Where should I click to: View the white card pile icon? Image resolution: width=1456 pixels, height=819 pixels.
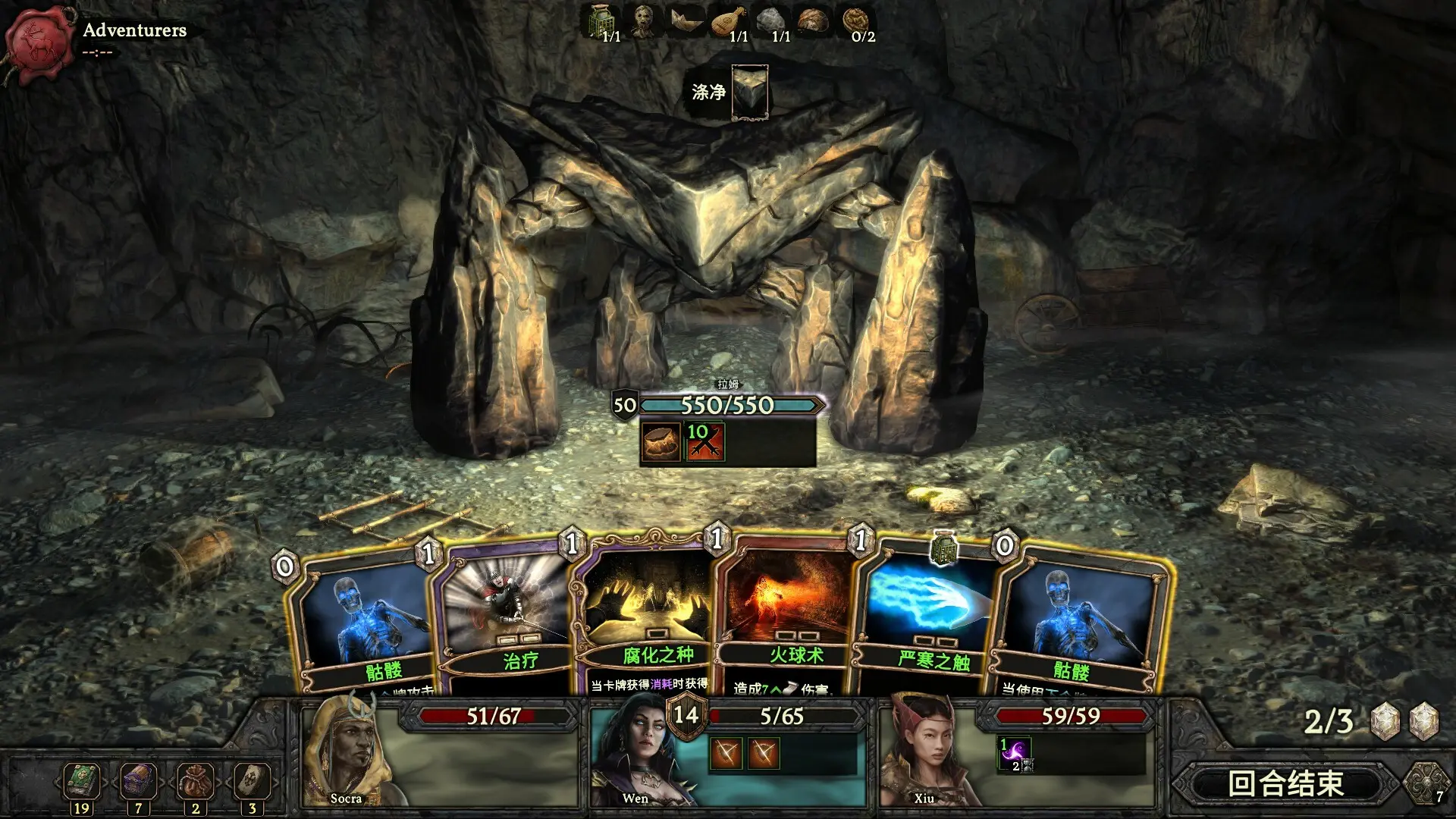click(252, 780)
